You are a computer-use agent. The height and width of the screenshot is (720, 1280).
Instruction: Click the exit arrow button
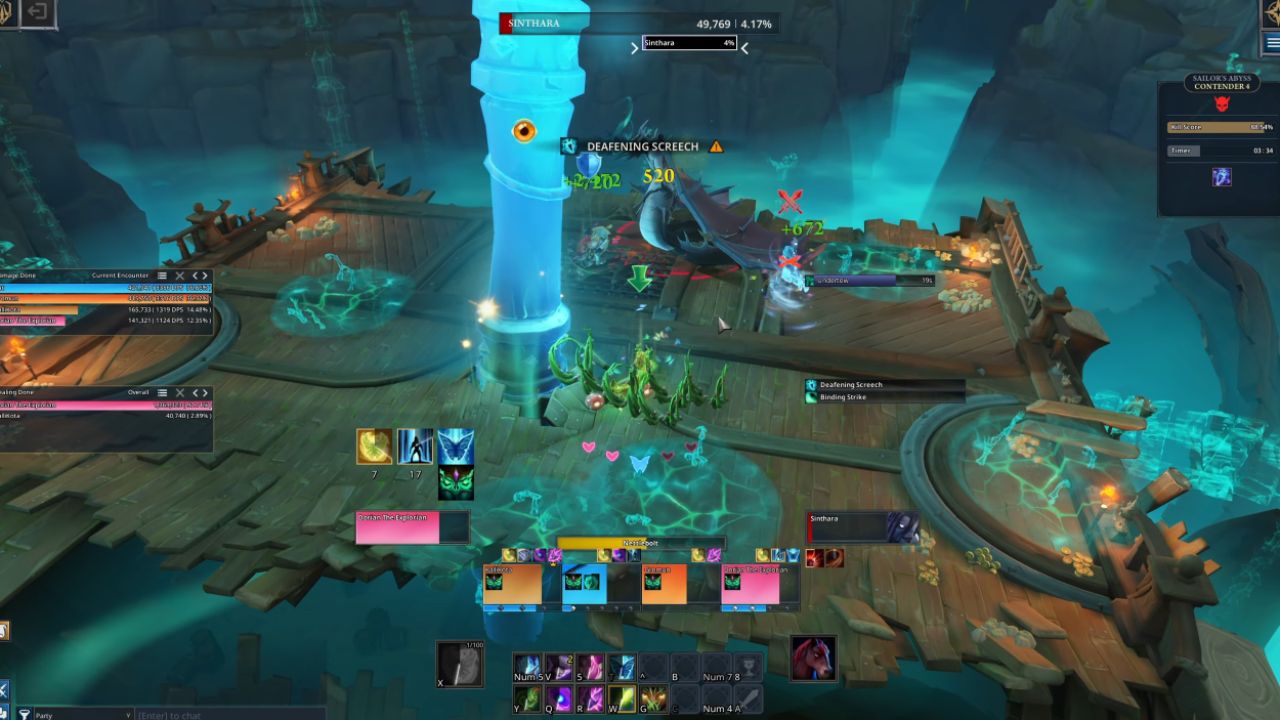[x=37, y=12]
